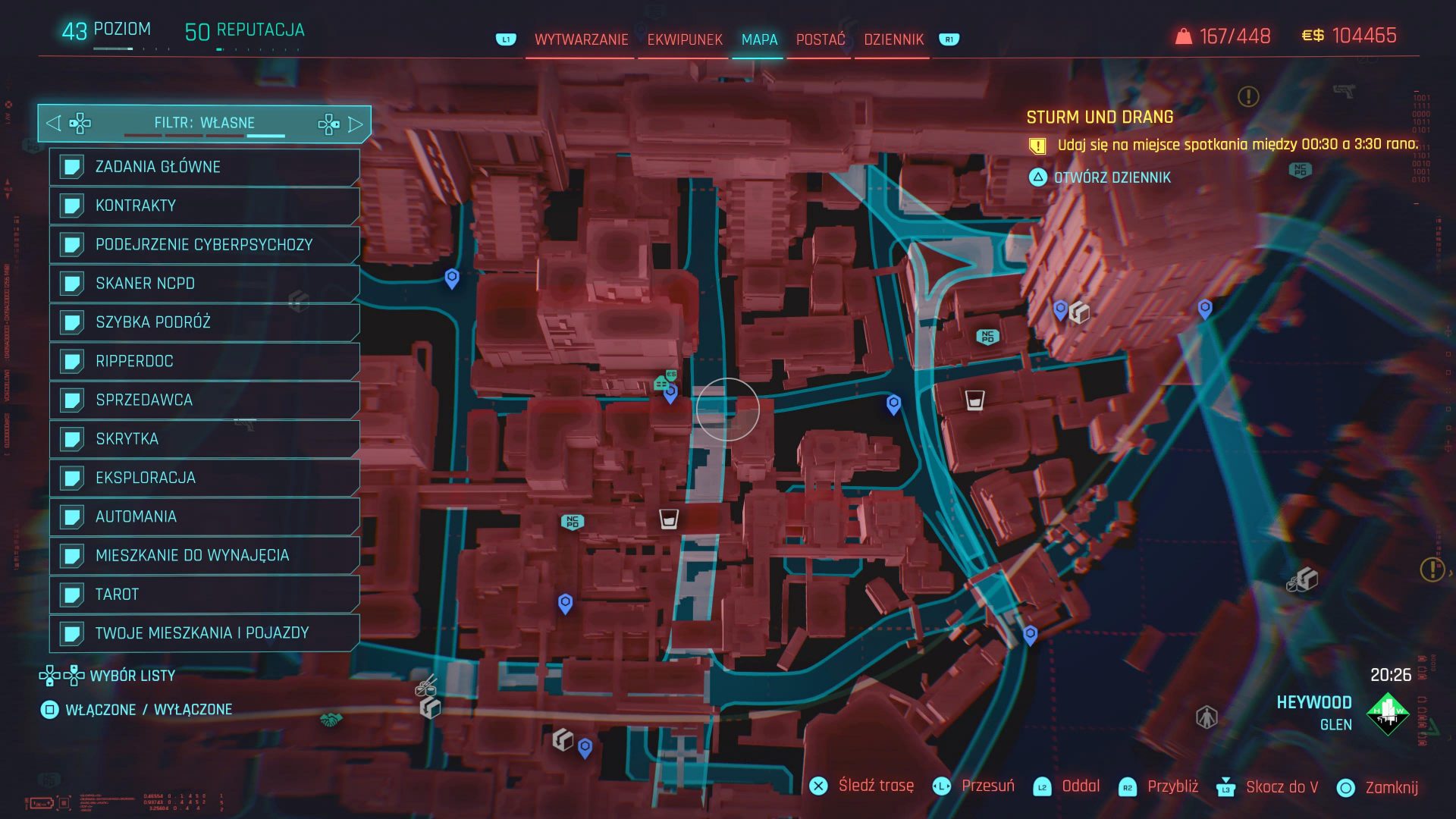
Task: Toggle the Skrytka filter entry
Action: pyautogui.click(x=204, y=439)
